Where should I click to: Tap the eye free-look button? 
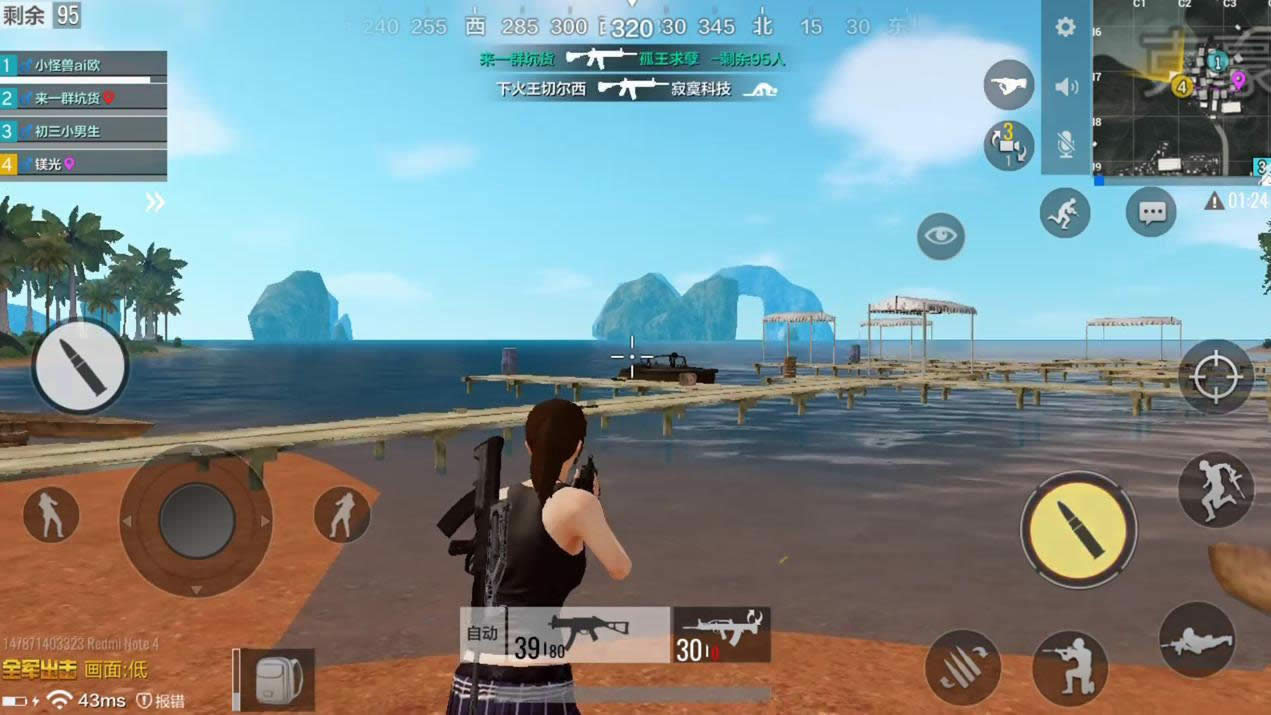(x=940, y=236)
